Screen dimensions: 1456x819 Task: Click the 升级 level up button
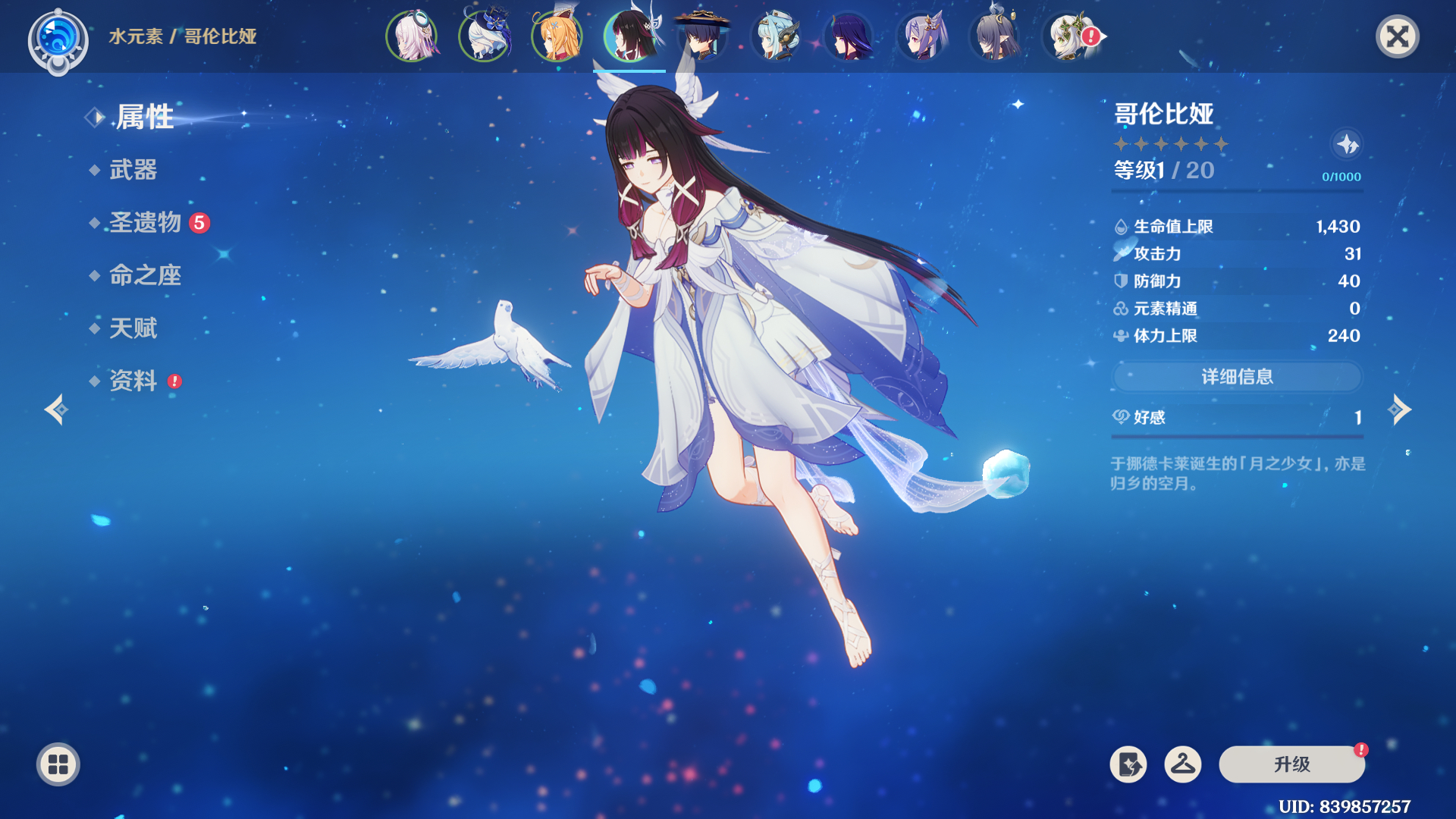click(x=1291, y=764)
